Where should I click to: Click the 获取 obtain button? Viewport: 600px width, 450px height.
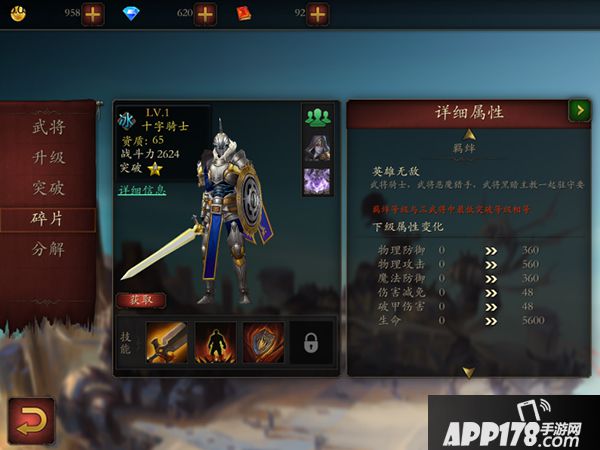(x=141, y=299)
